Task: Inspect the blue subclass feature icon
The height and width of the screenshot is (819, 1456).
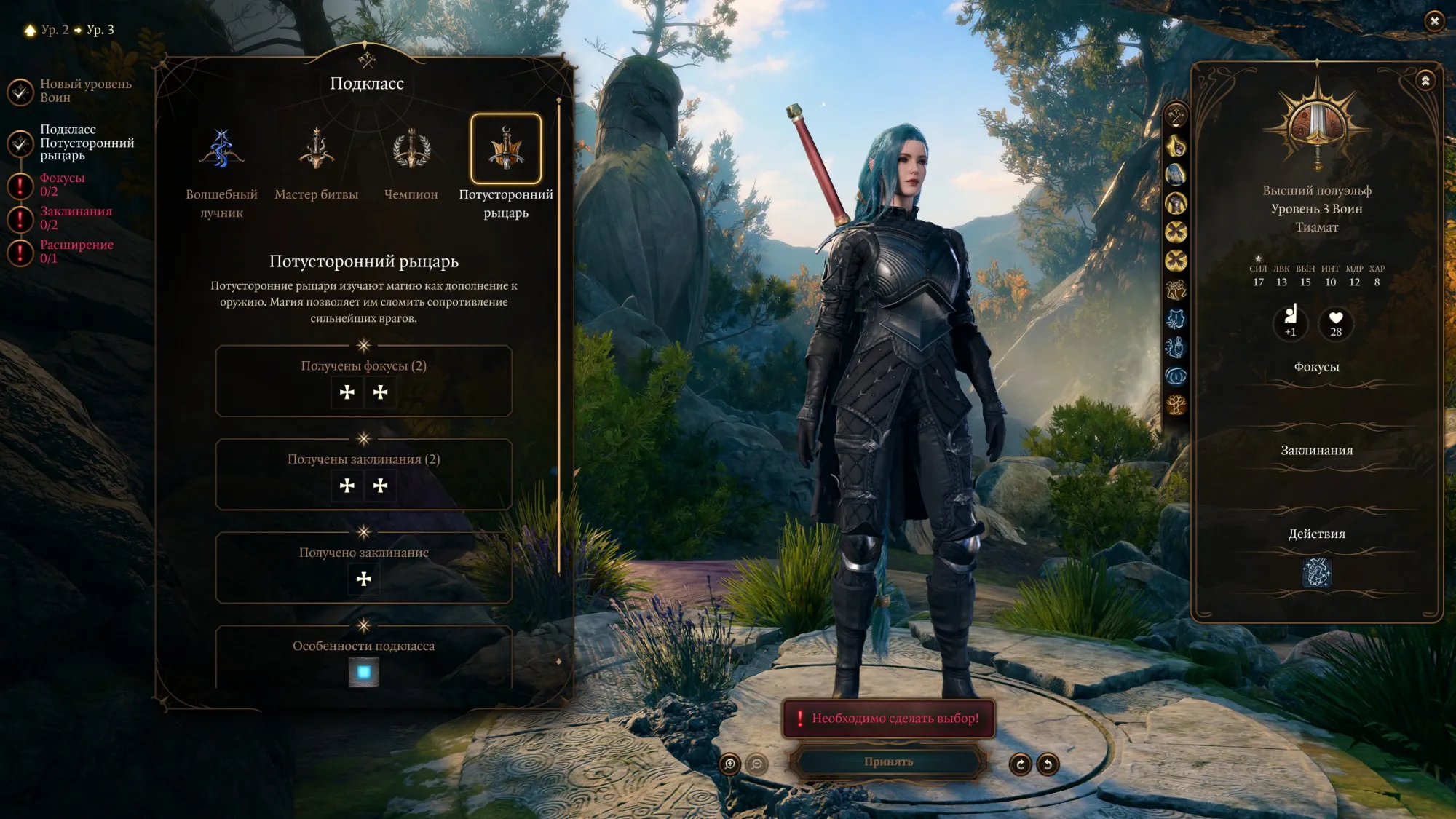Action: click(x=364, y=672)
